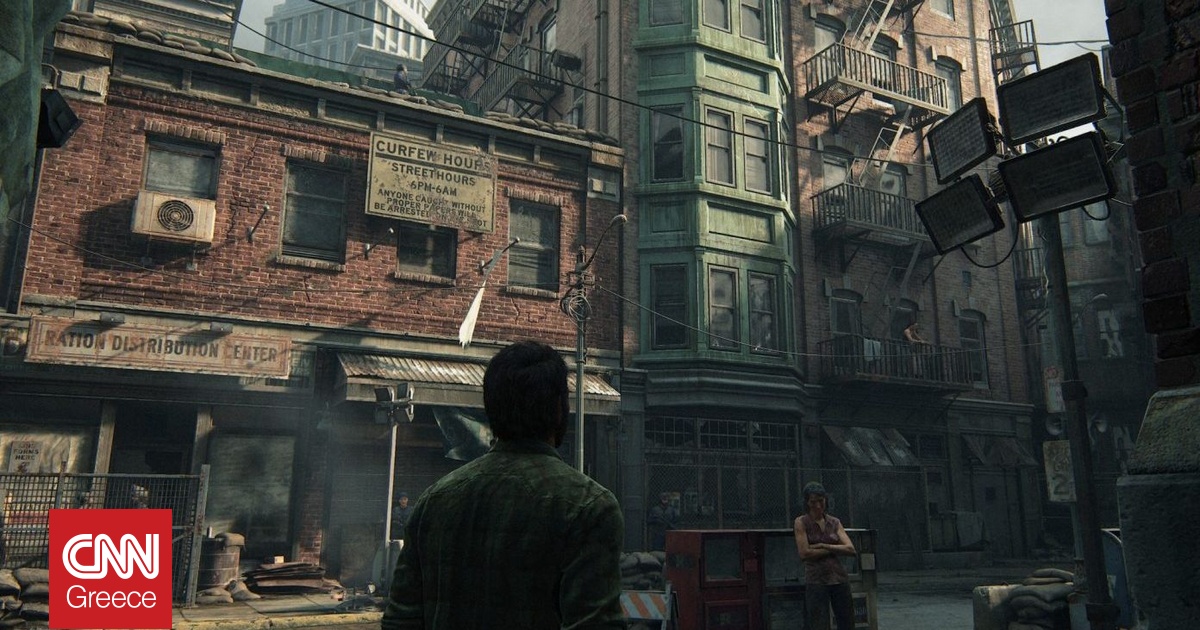Click the CNN Greece logo
1200x630 pixels.
pos(110,569)
